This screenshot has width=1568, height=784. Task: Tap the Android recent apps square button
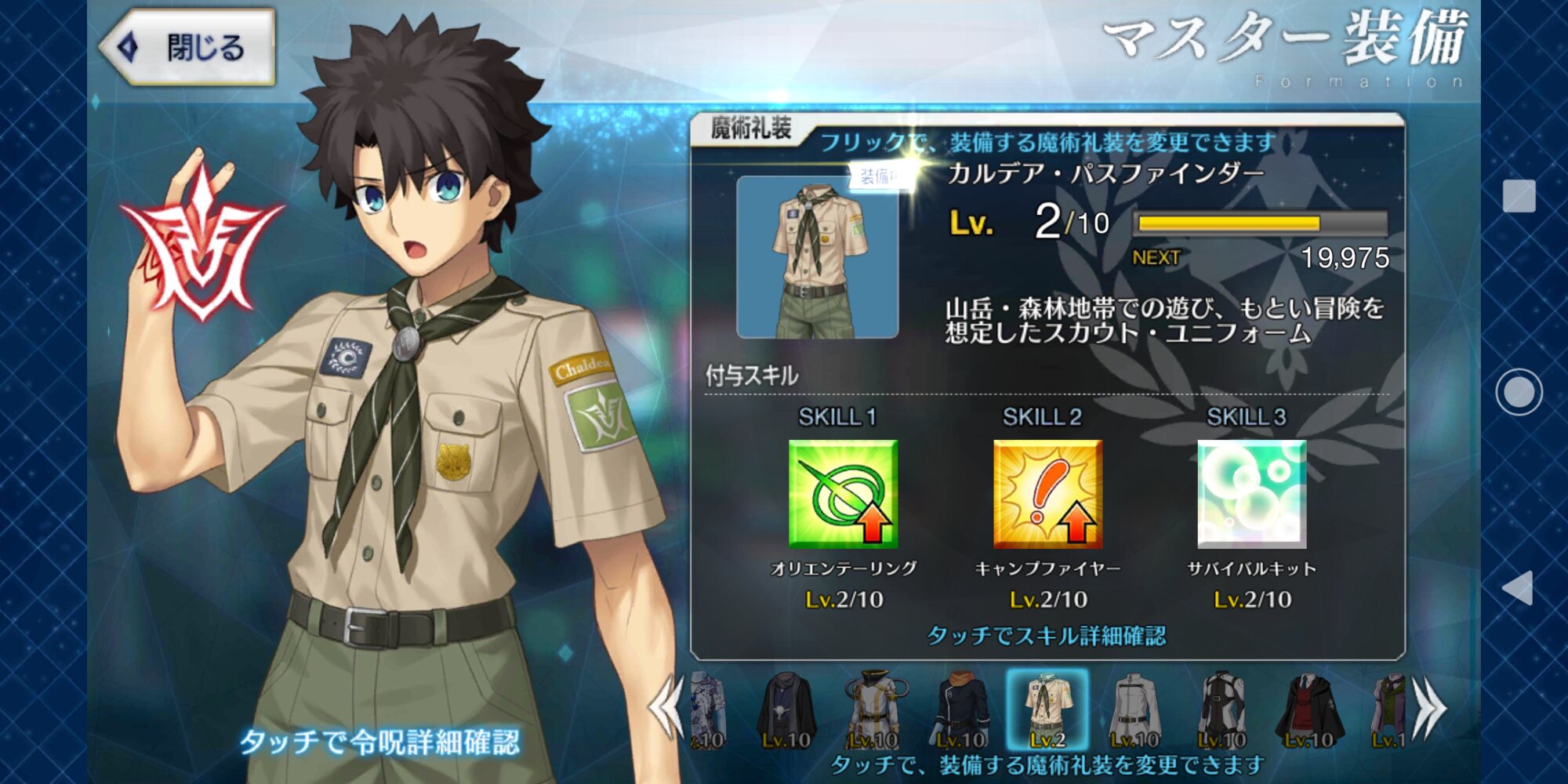1519,196
